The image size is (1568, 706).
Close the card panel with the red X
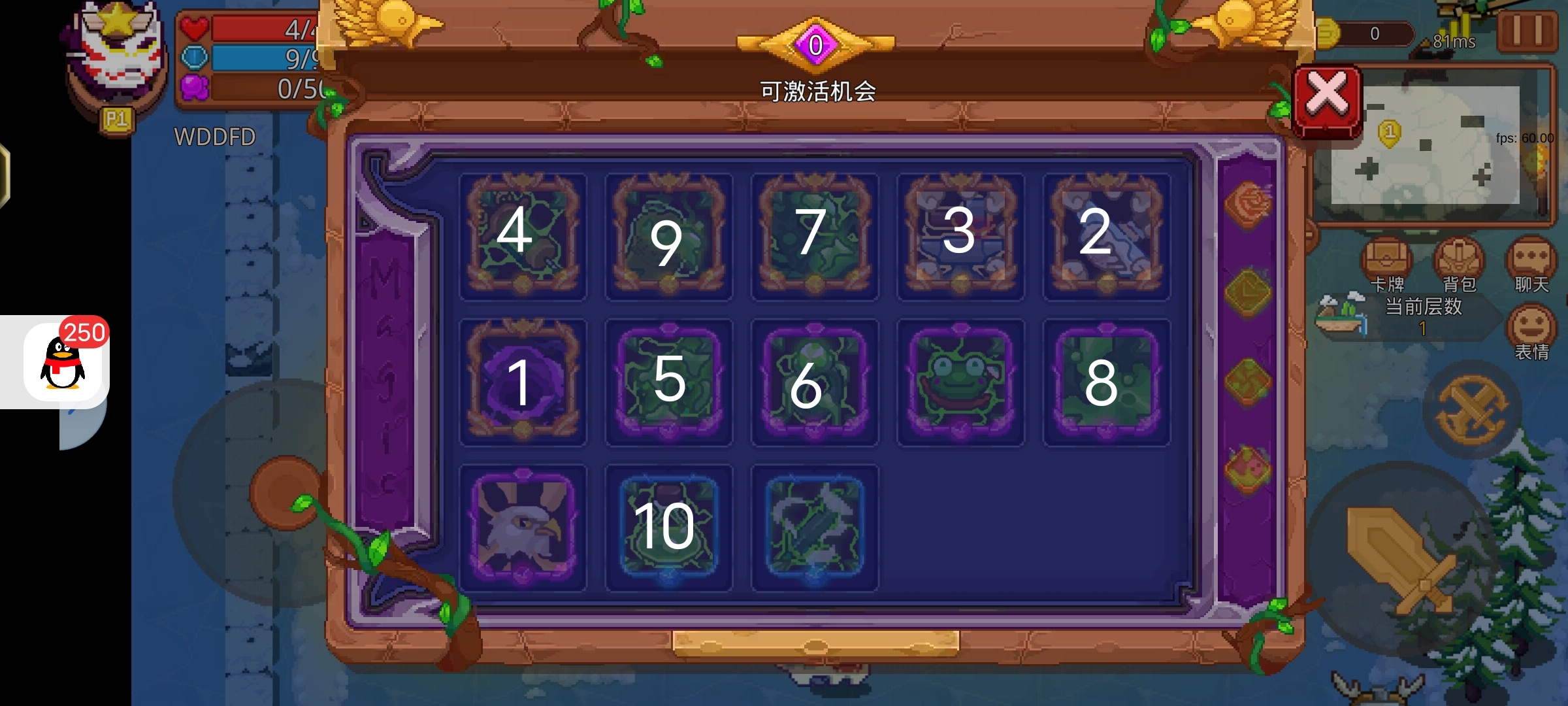coord(1328,100)
